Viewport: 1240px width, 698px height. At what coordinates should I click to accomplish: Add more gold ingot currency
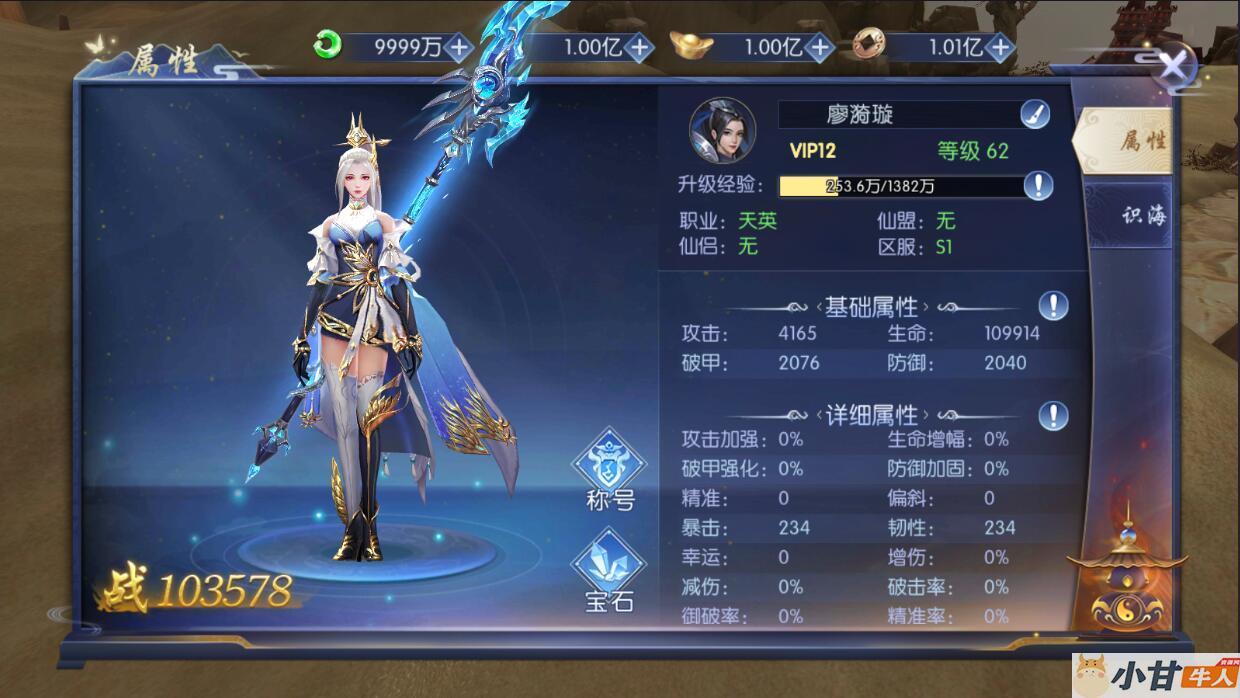click(x=819, y=46)
